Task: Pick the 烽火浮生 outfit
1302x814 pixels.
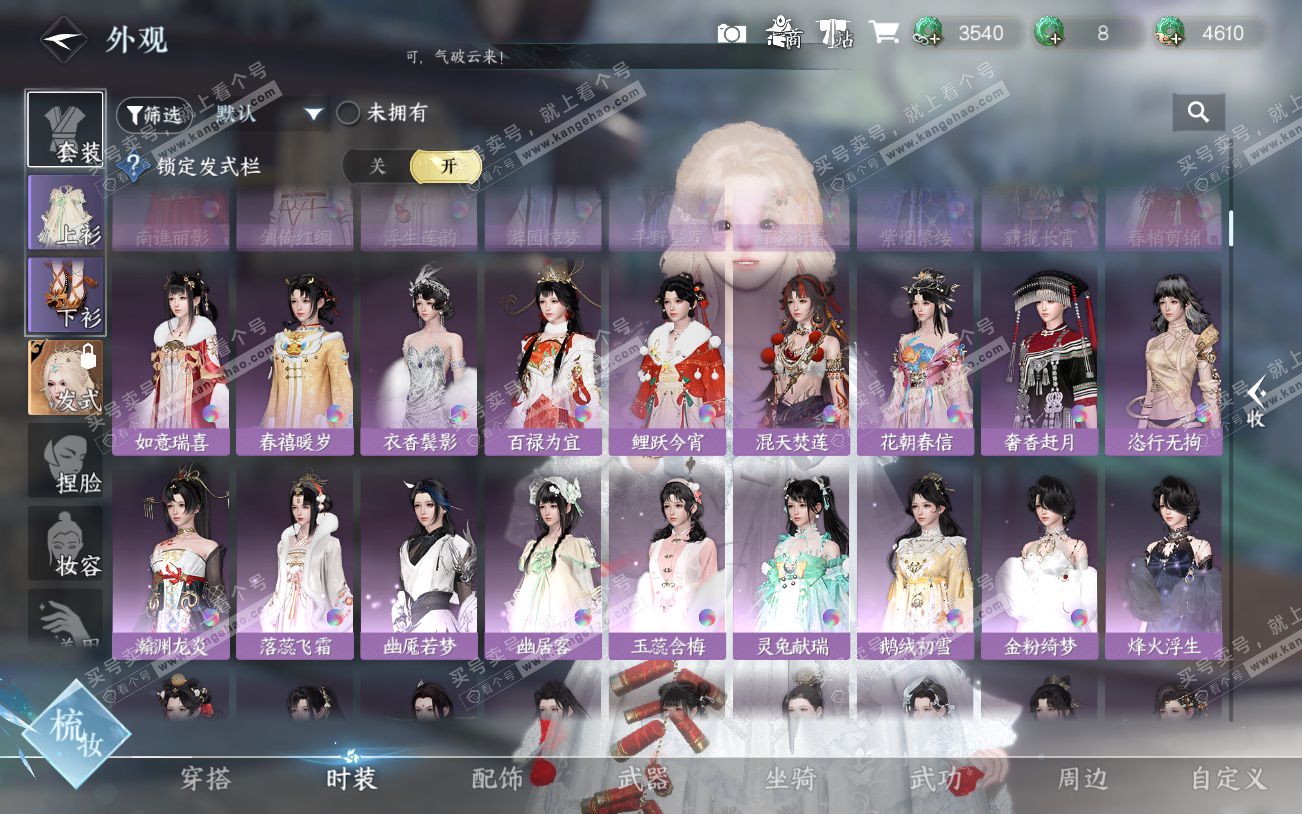Action: point(1163,562)
